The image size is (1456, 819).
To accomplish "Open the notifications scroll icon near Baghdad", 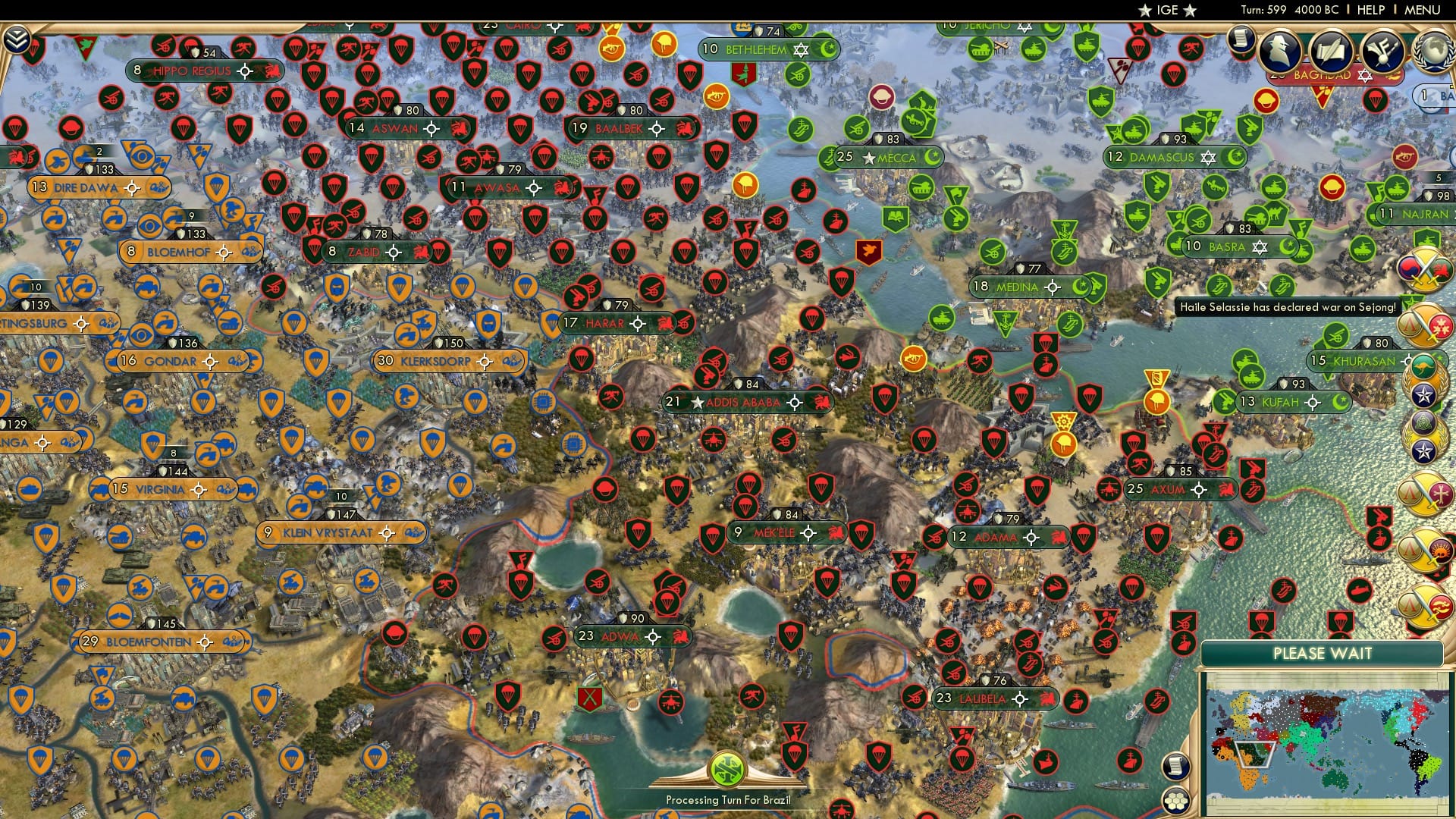I will tap(1240, 38).
